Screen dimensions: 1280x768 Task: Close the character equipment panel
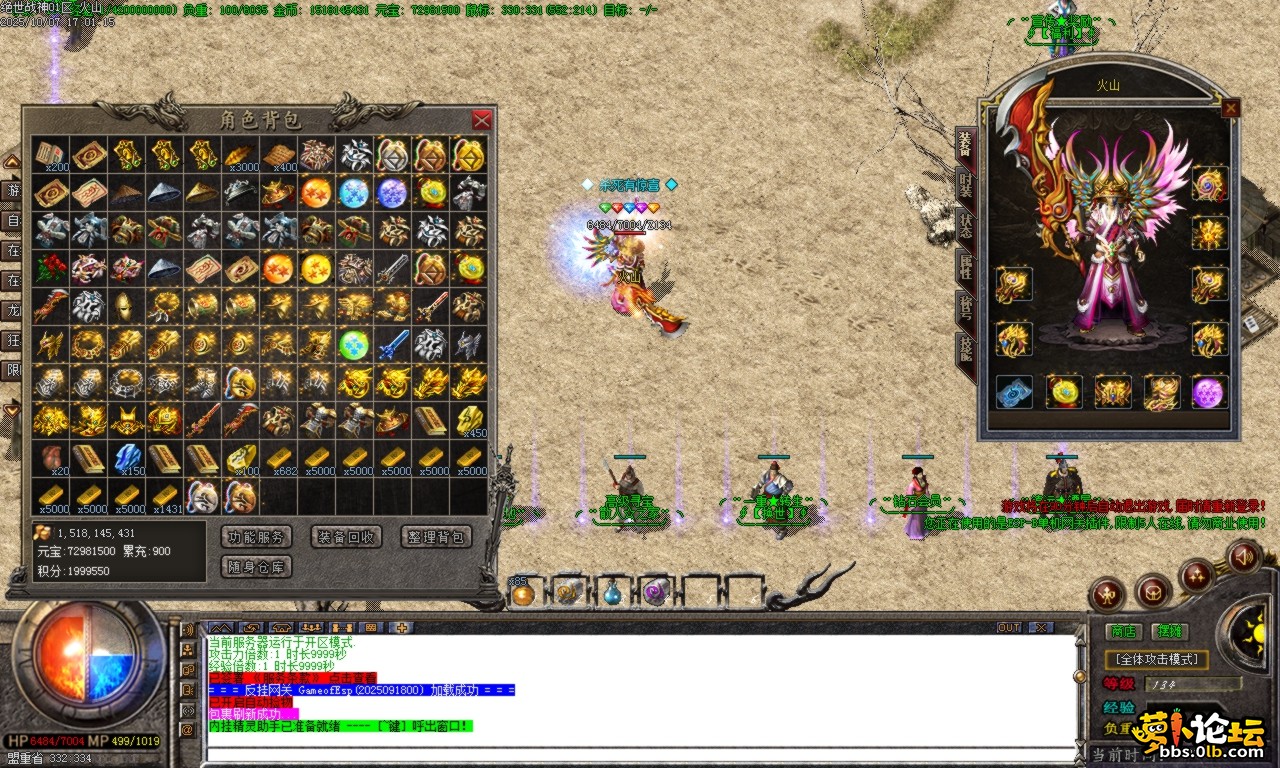pos(1230,108)
